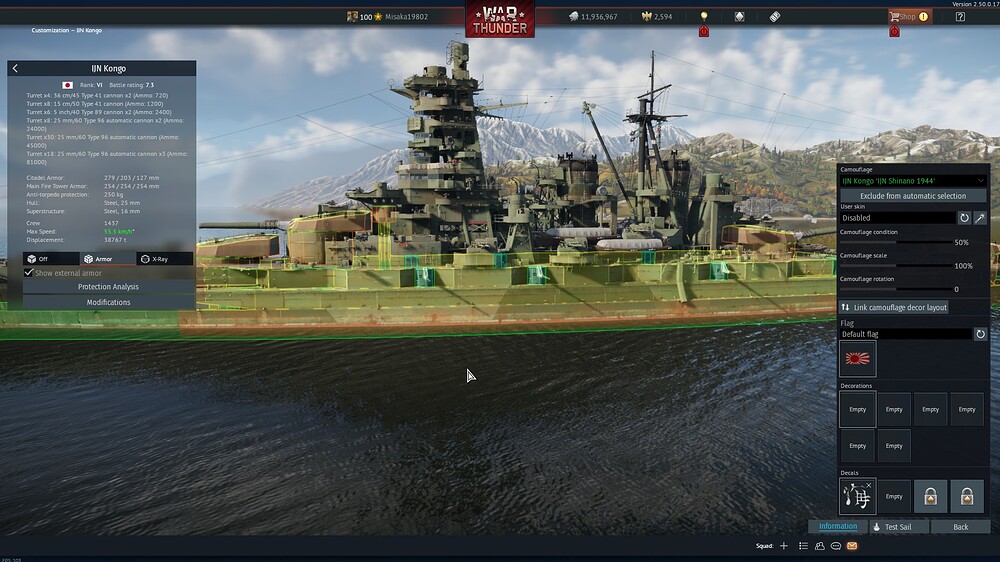Open Protection Analysis
The height and width of the screenshot is (562, 1000).
[108, 287]
